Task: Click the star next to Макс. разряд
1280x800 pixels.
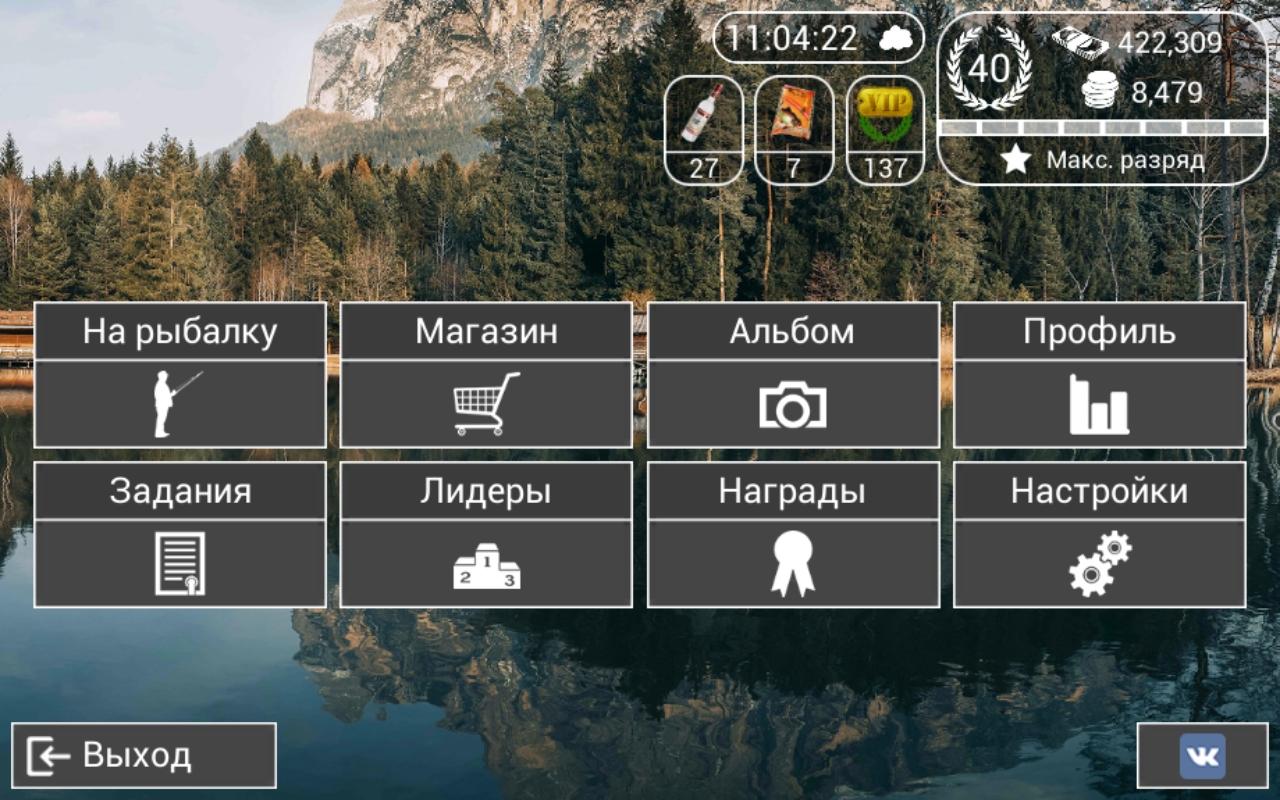Action: tap(1017, 158)
